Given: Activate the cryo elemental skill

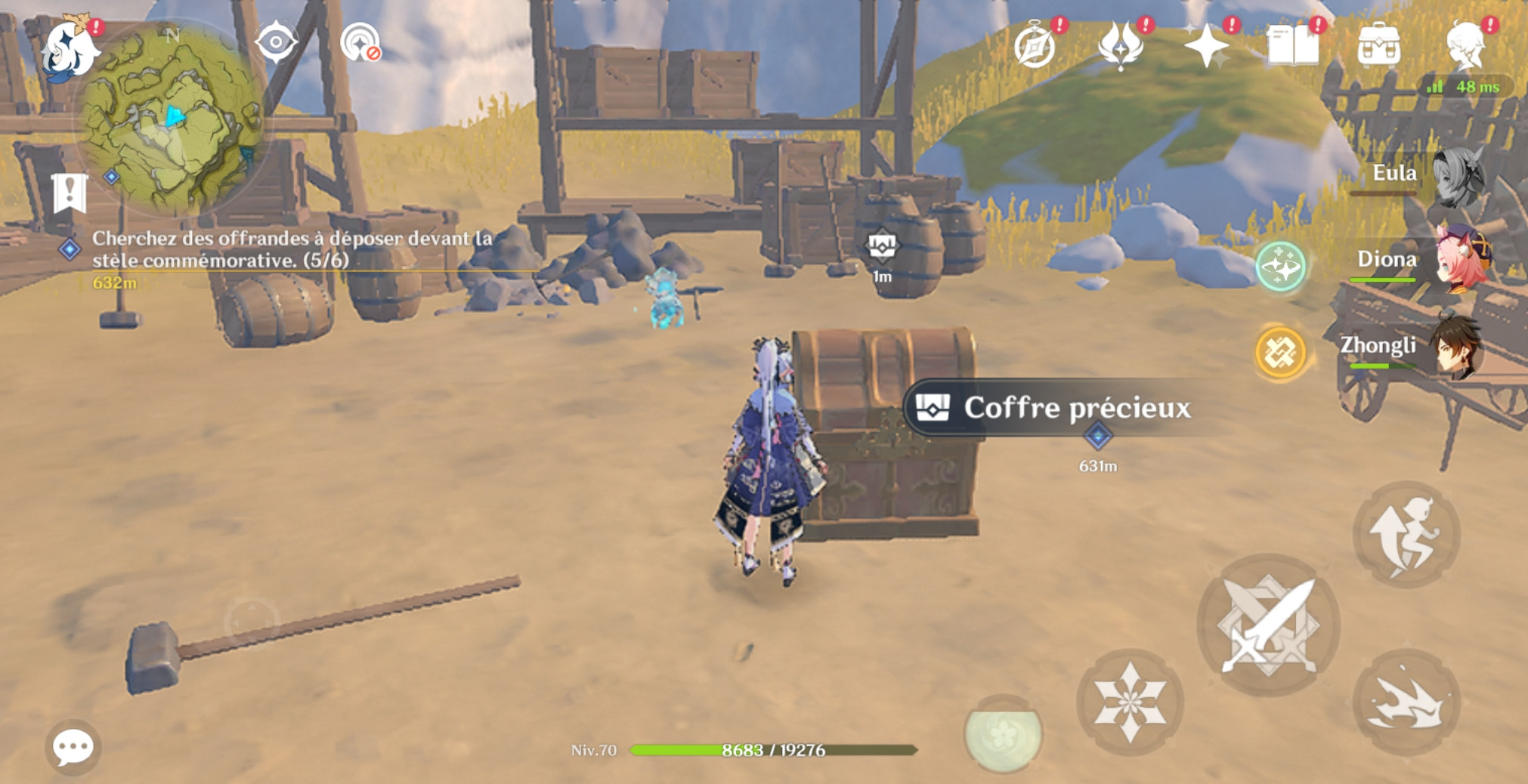Looking at the screenshot, I should coord(1130,702).
